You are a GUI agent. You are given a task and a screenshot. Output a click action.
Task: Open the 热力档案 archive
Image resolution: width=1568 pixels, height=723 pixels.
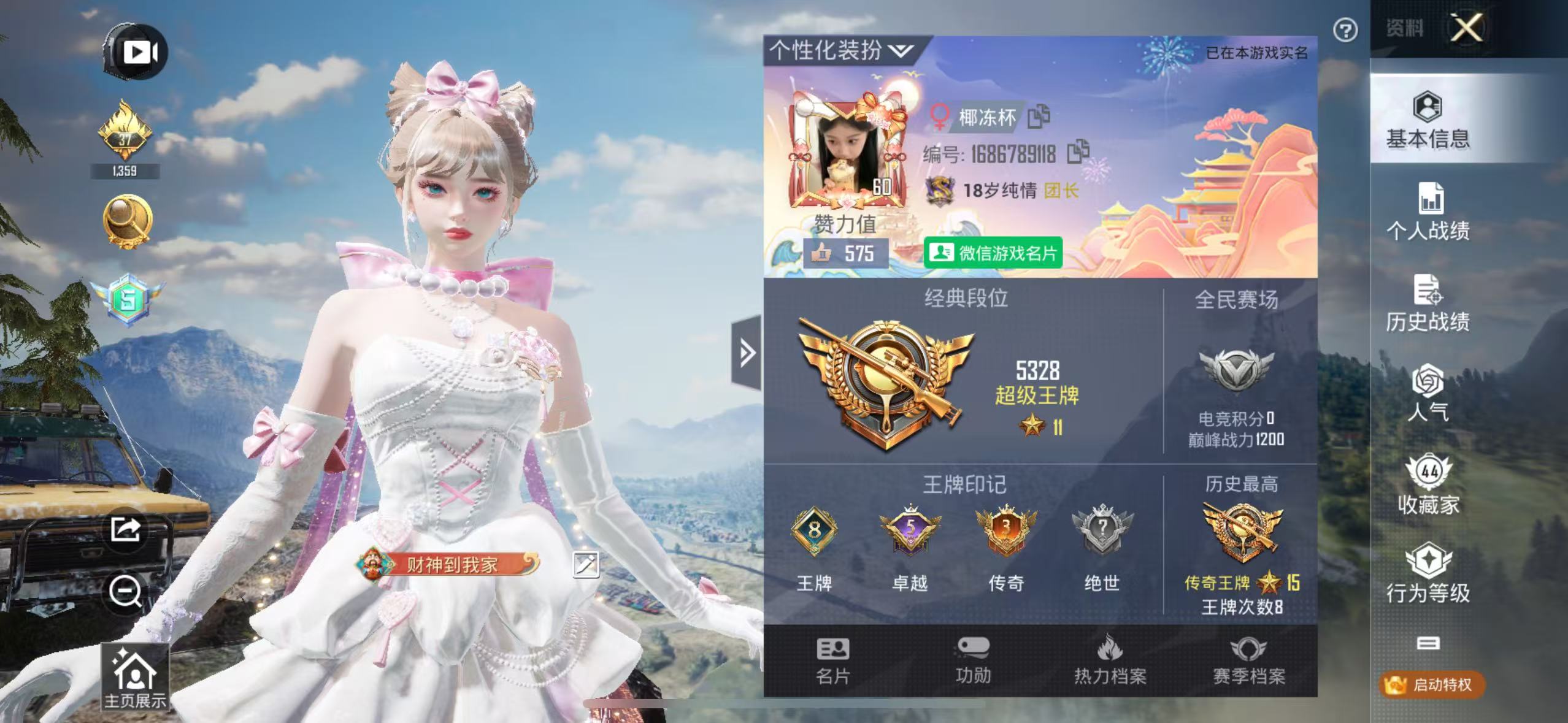[1110, 661]
